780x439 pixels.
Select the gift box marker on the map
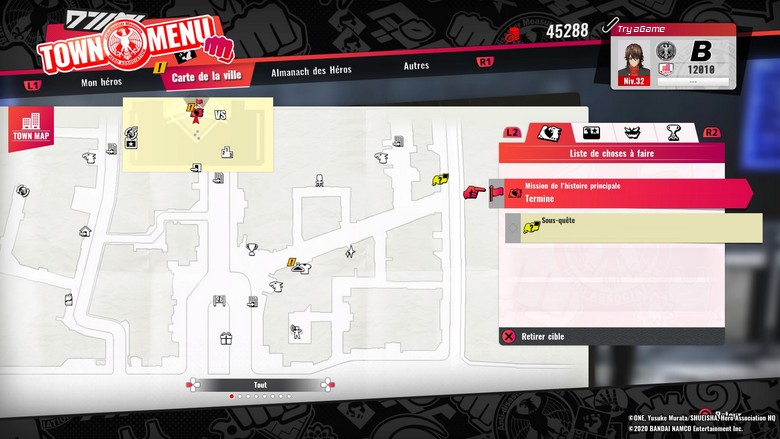(226, 338)
